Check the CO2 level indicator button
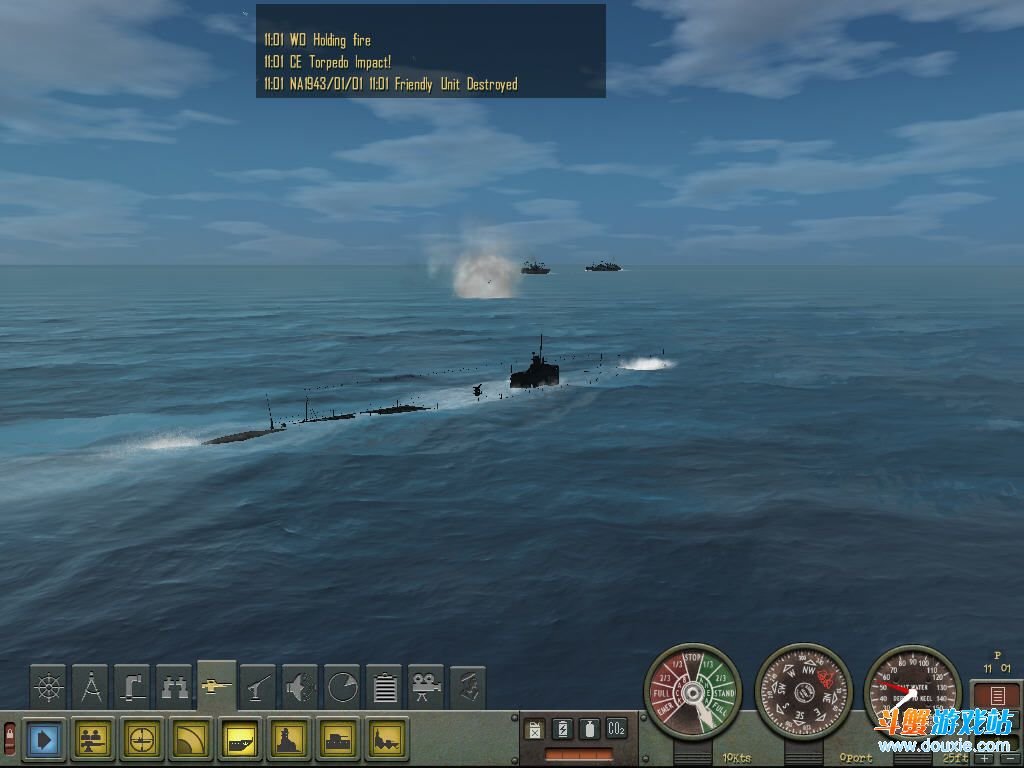The width and height of the screenshot is (1024, 768). (x=616, y=729)
